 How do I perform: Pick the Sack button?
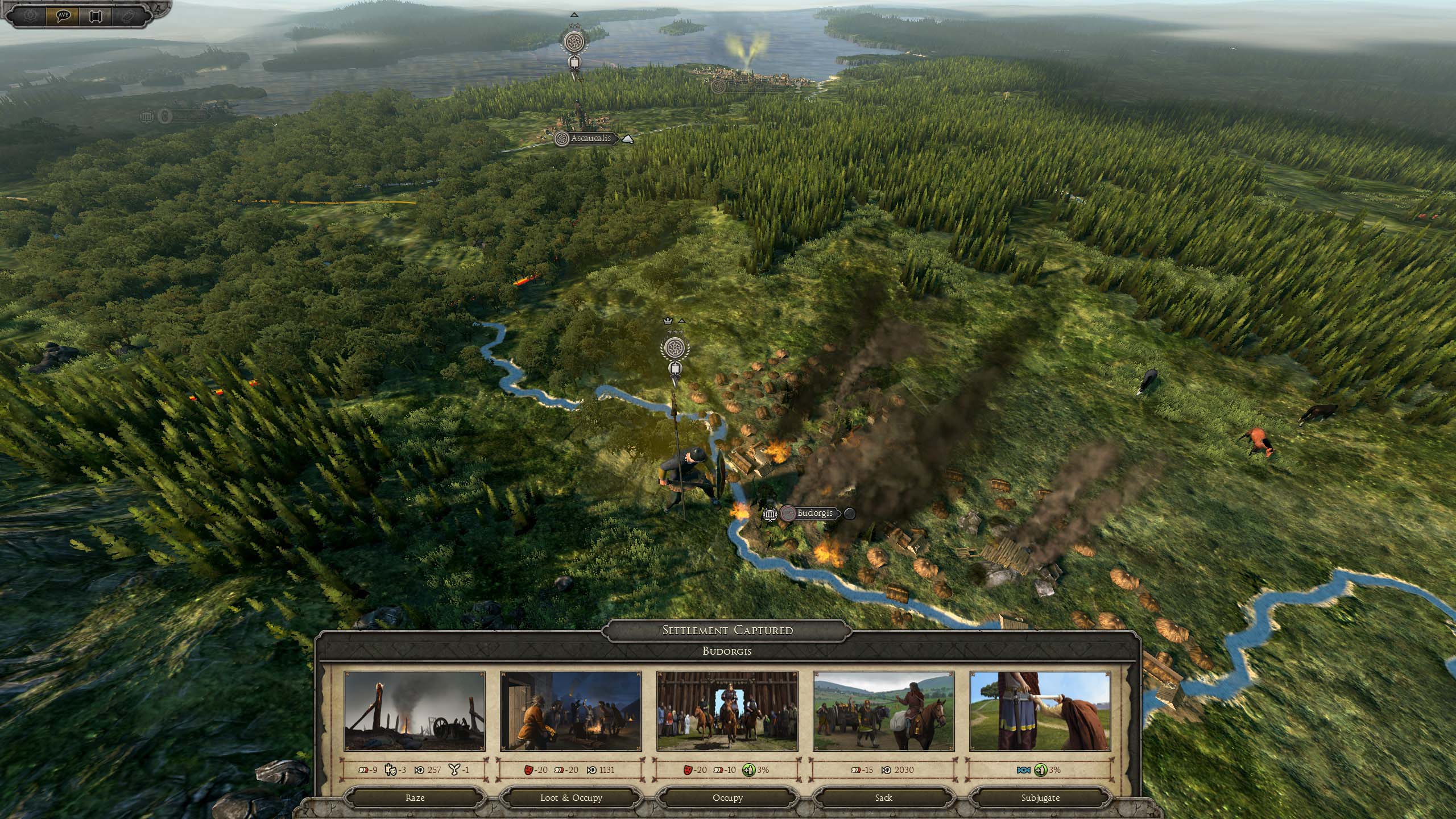click(883, 797)
